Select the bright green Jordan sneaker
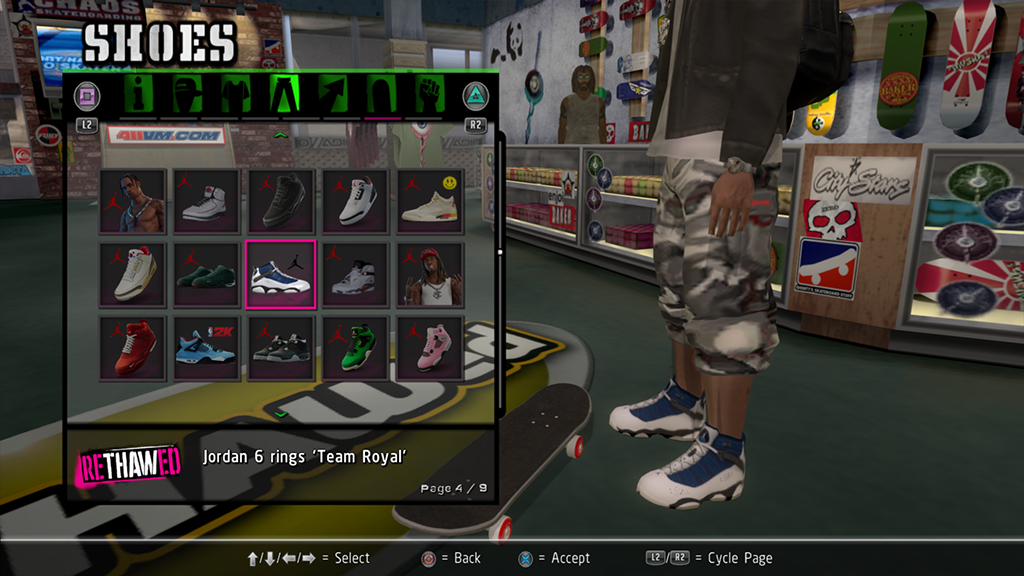This screenshot has height=576, width=1024. (x=355, y=348)
